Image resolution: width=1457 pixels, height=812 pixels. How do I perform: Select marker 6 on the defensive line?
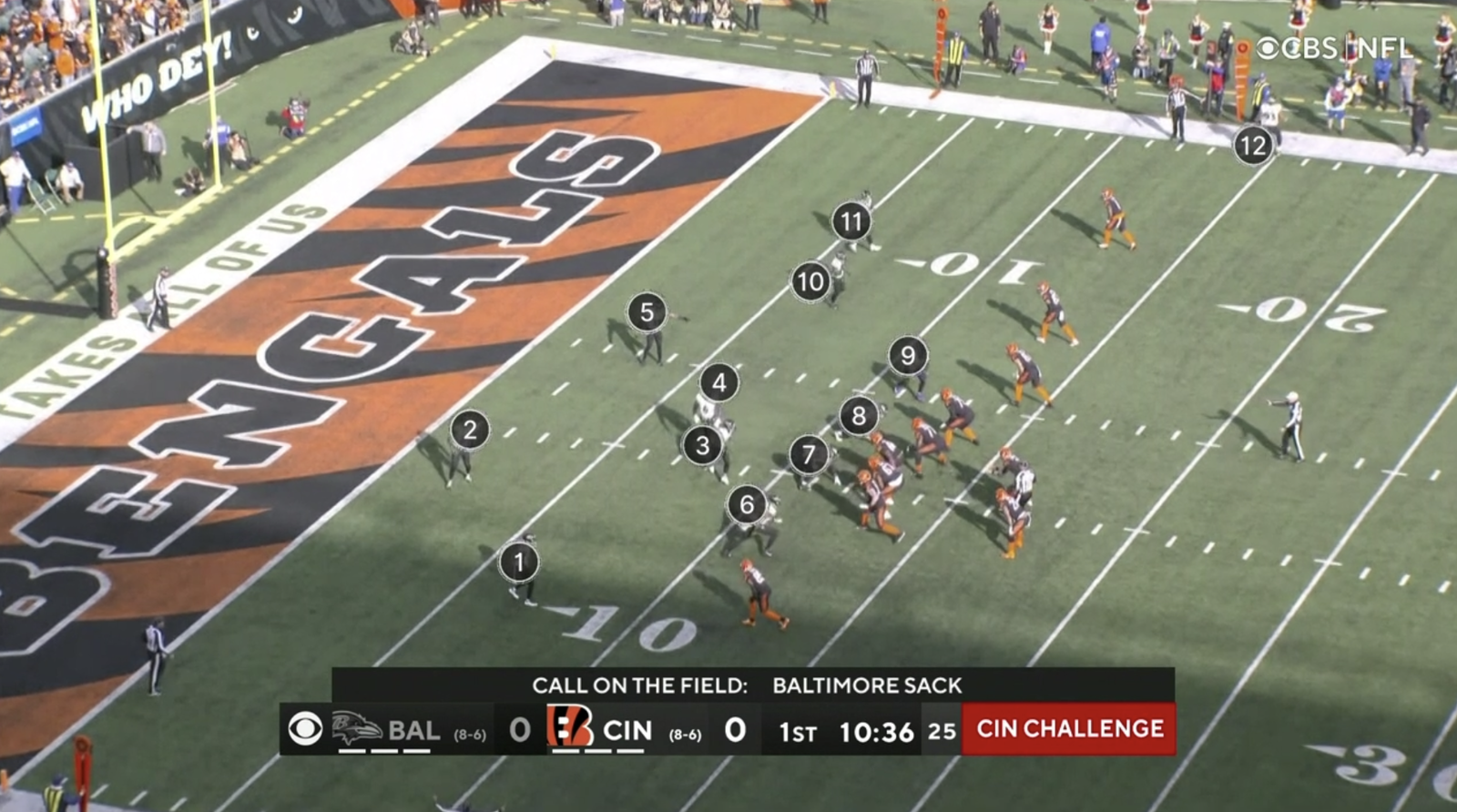point(747,504)
